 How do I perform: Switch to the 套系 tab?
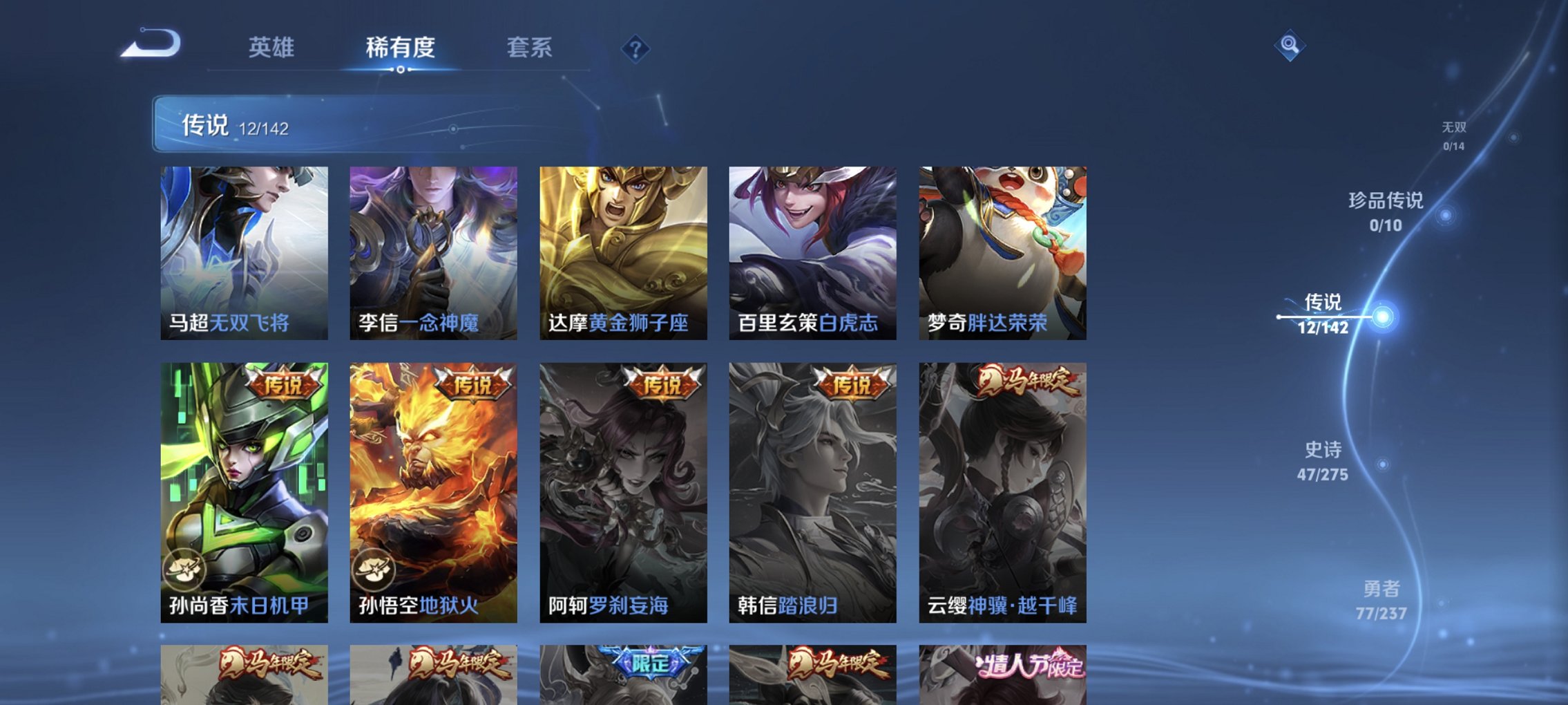tap(528, 48)
